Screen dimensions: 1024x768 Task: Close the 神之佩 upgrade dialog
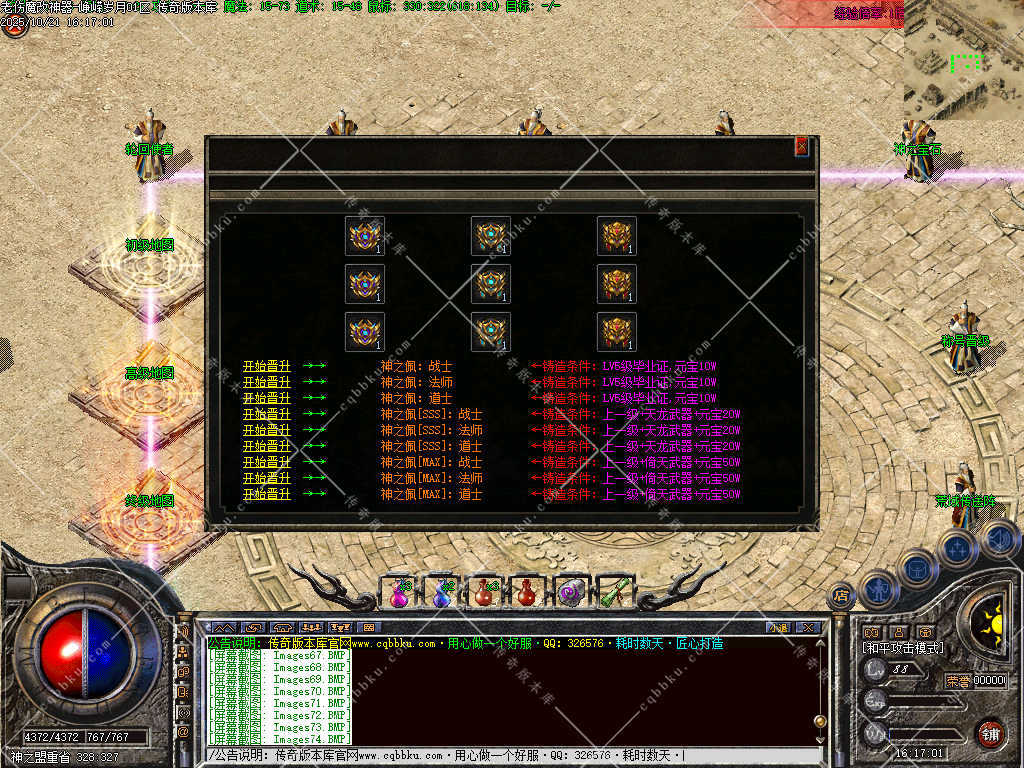801,147
